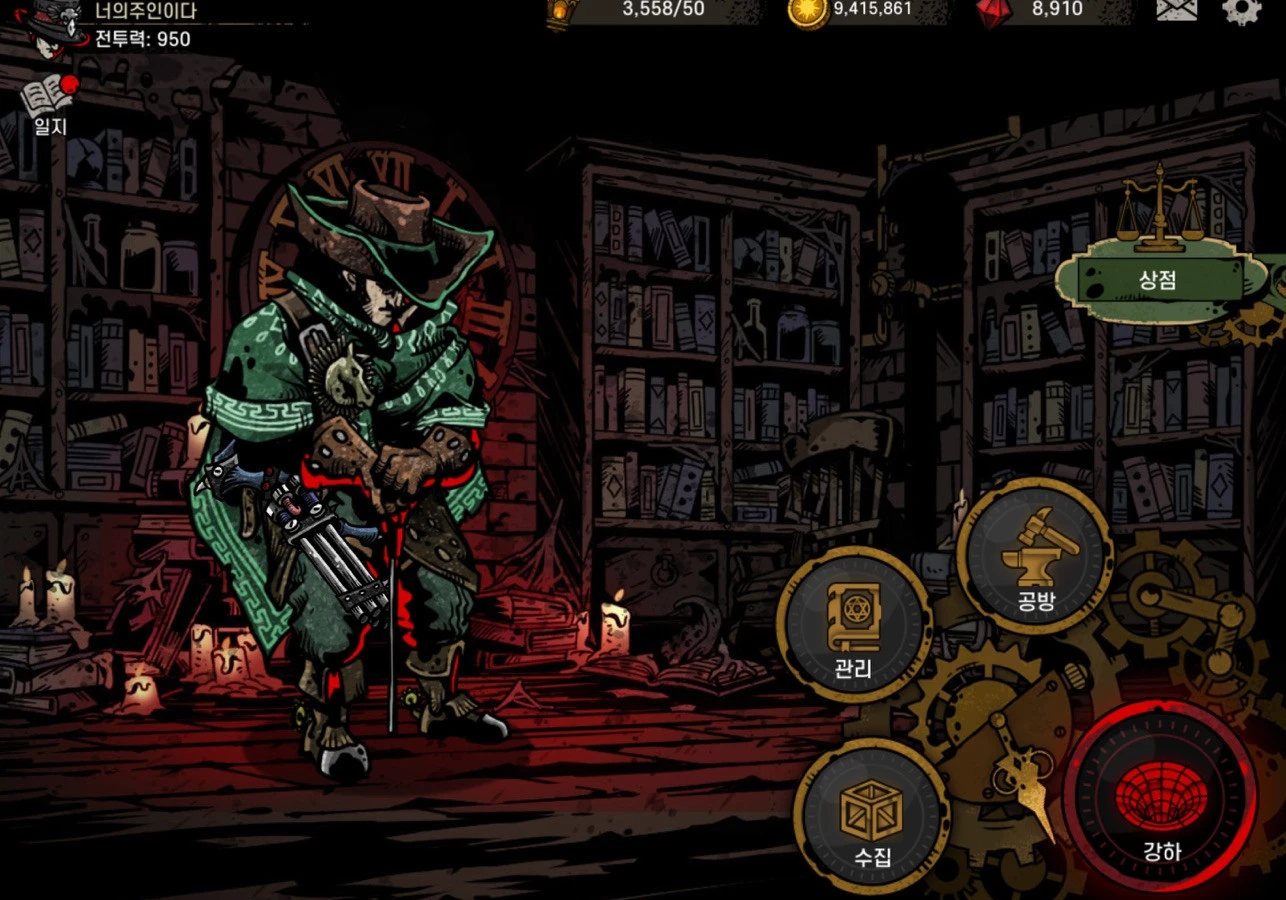Open the mail envelope icon
This screenshot has width=1286, height=900.
[1177, 9]
